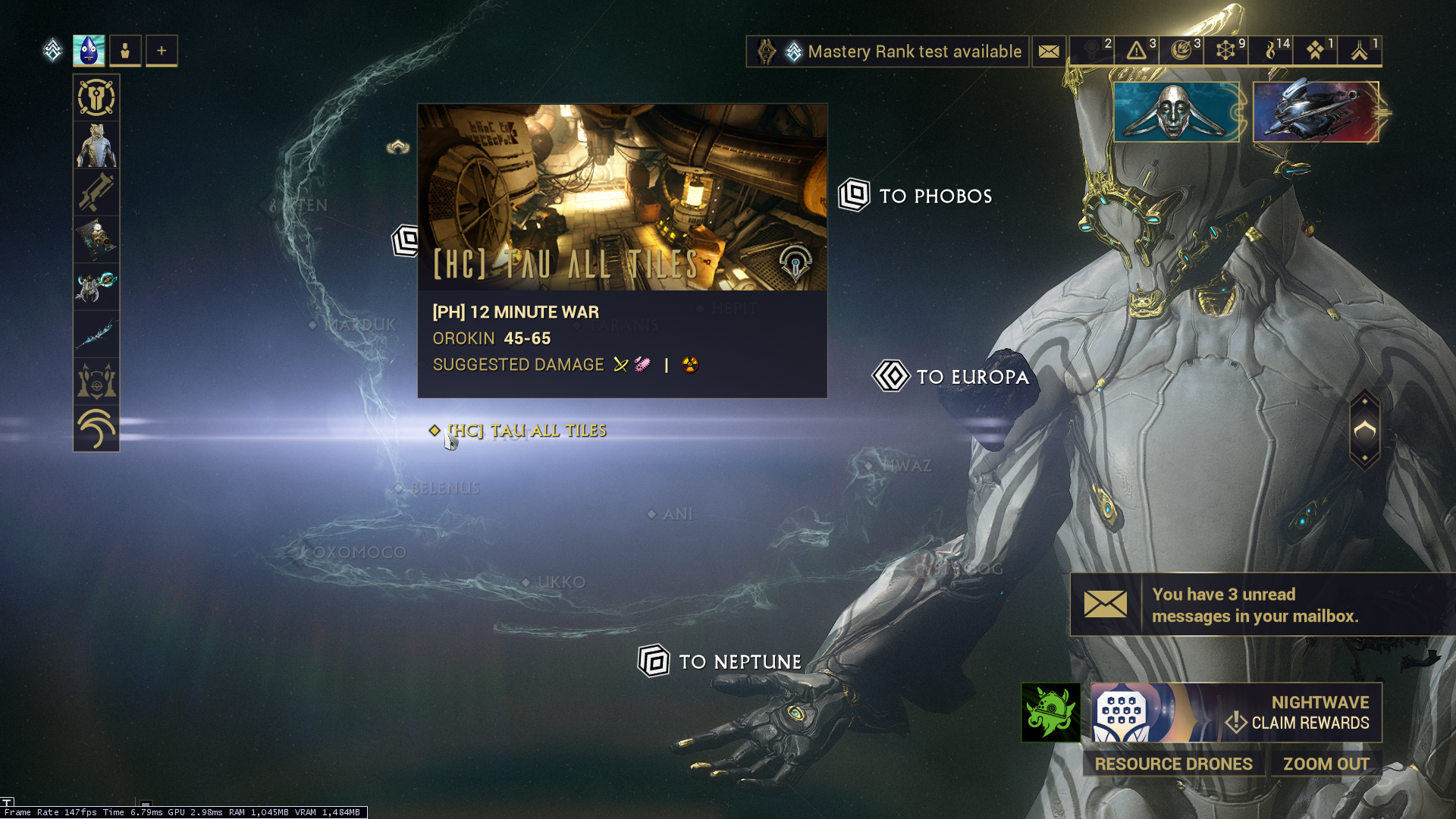The width and height of the screenshot is (1456, 819).
Task: Open the green creature icon beside Nightwave
Action: pos(1050,713)
